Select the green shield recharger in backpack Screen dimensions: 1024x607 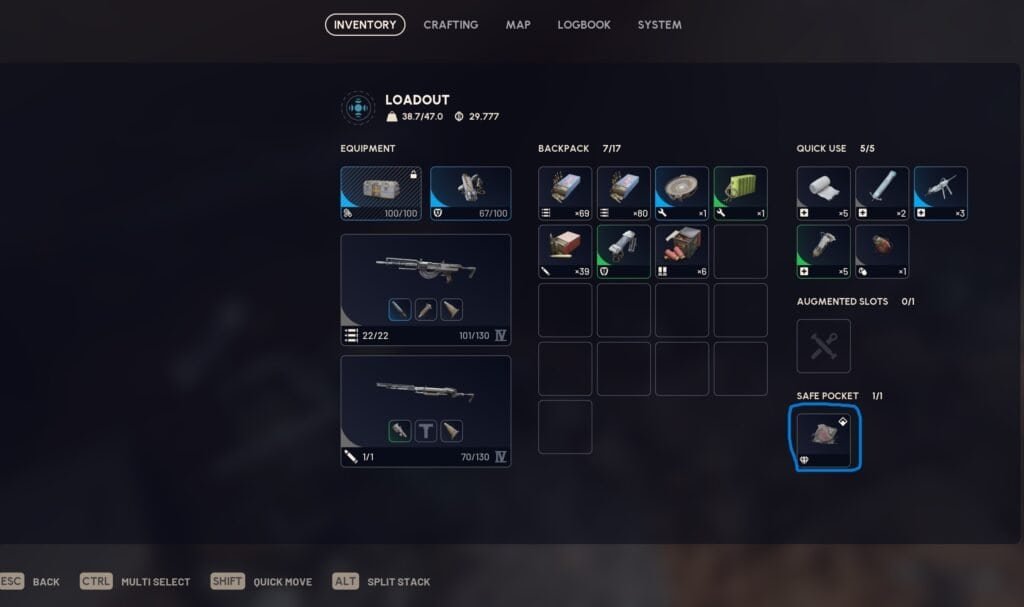pyautogui.click(x=624, y=251)
